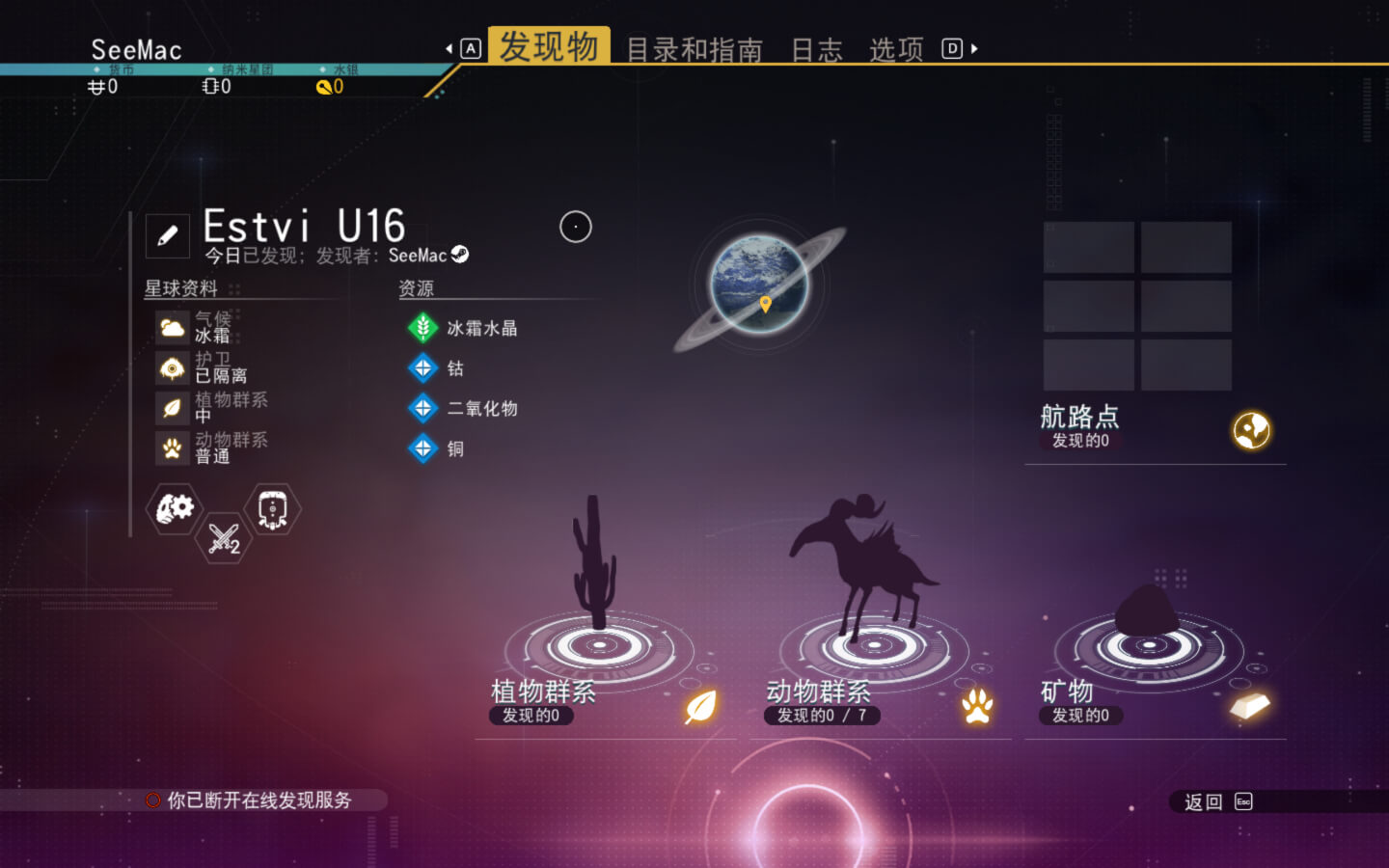Click the waypoint globe icon near 航路点
Viewport: 1389px width, 868px height.
(x=1251, y=428)
